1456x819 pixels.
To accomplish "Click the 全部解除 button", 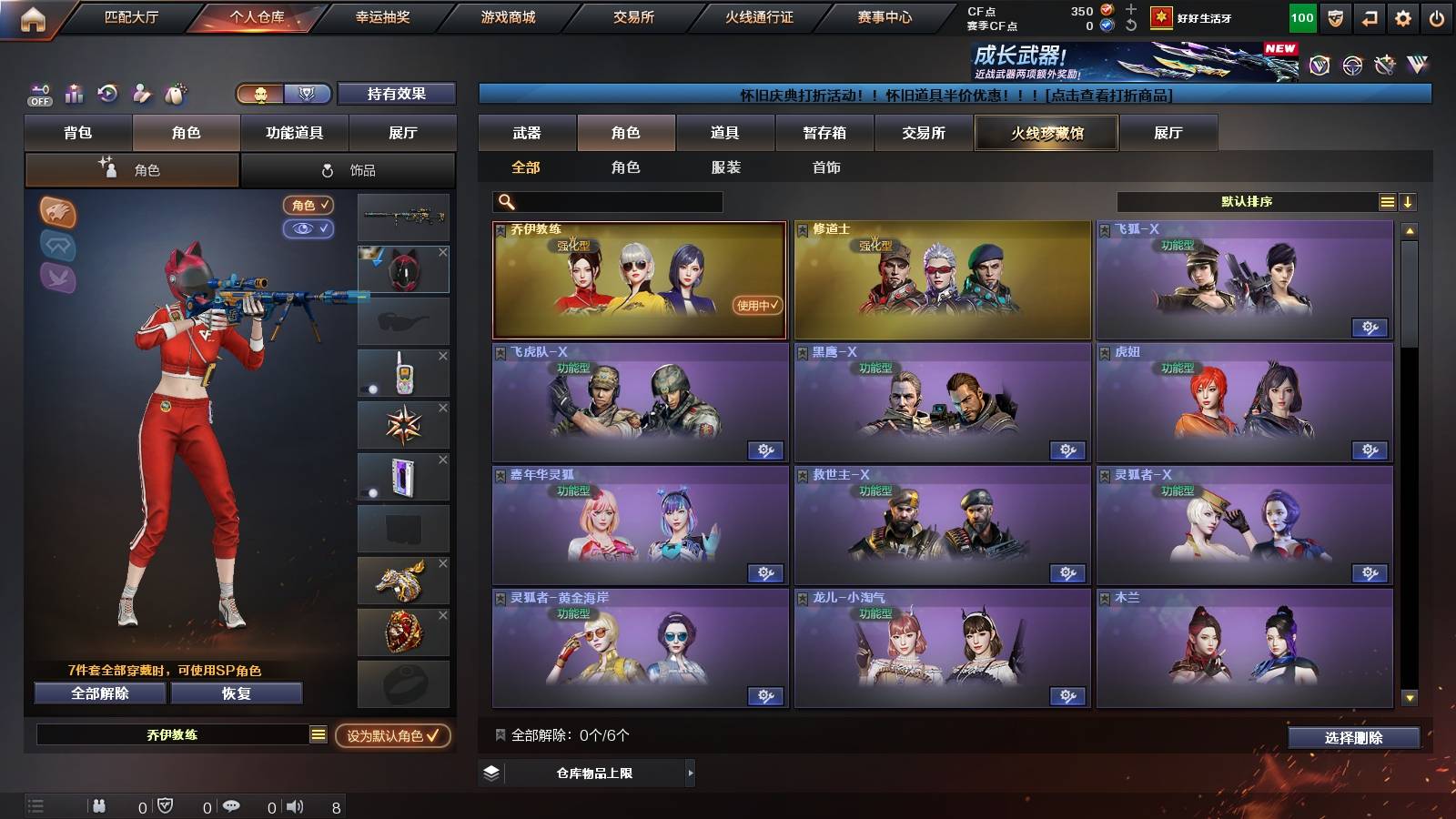I will pos(98,693).
